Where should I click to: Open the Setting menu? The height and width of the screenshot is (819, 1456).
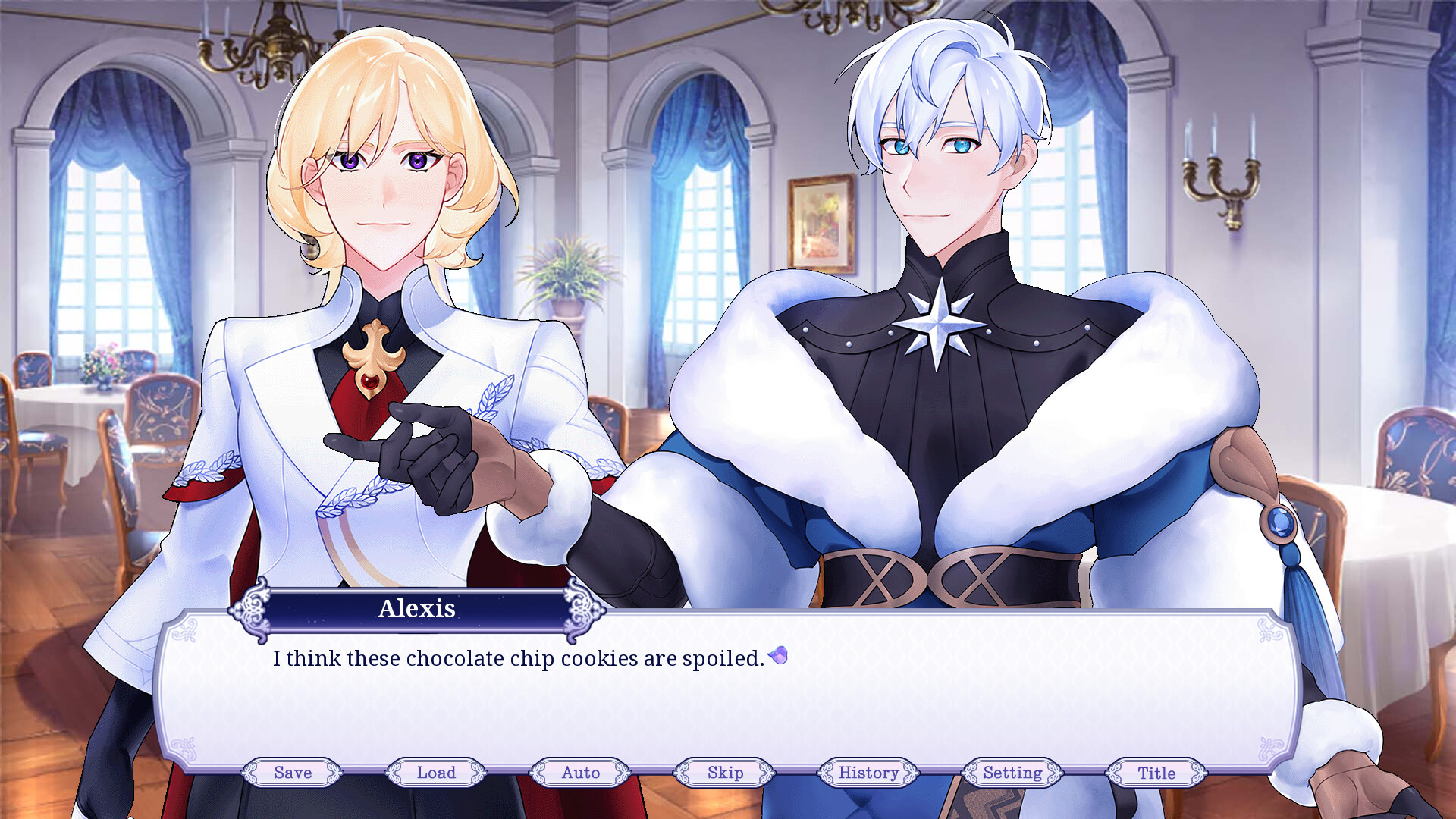1012,773
